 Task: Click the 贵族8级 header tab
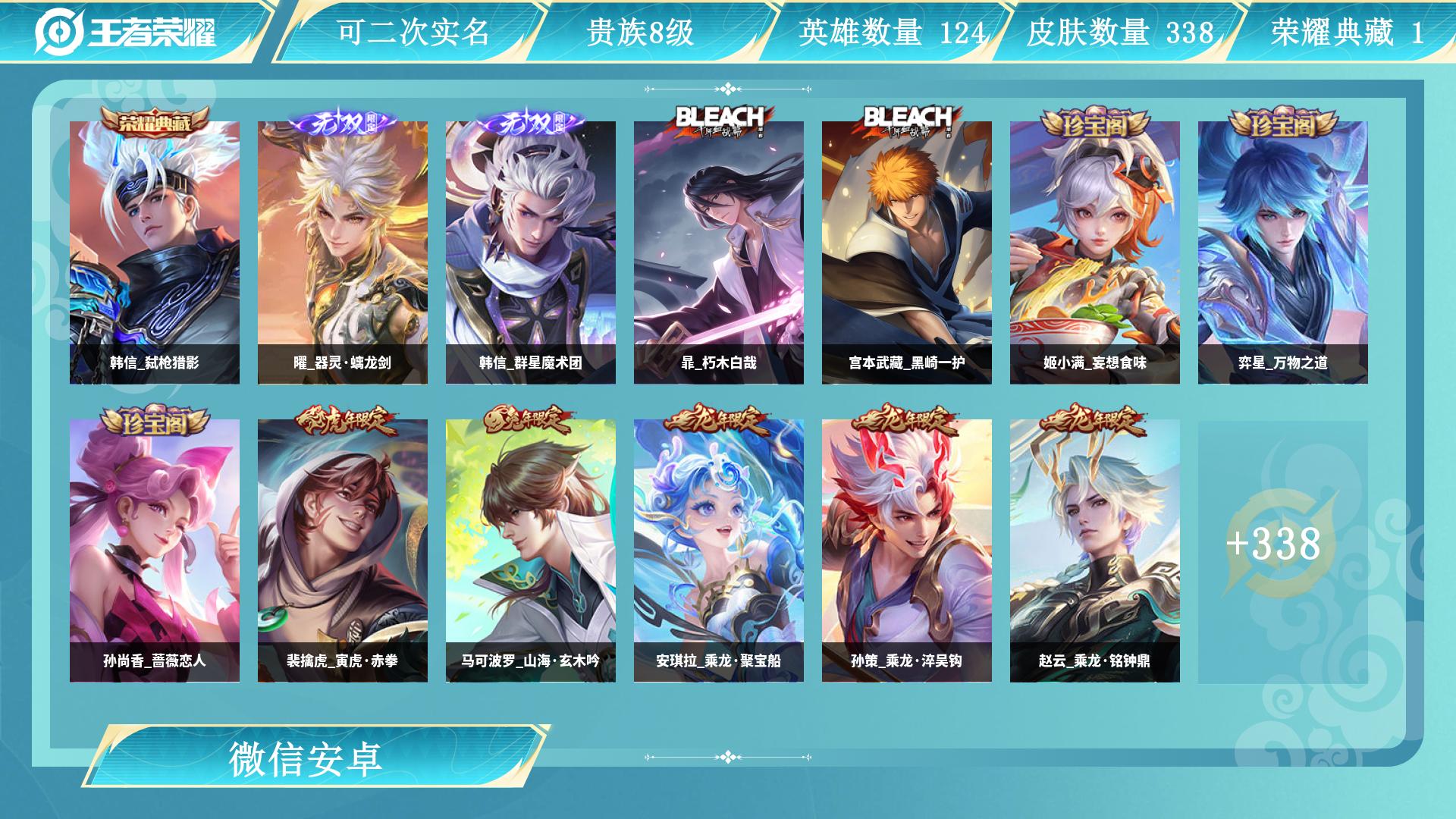(640, 33)
